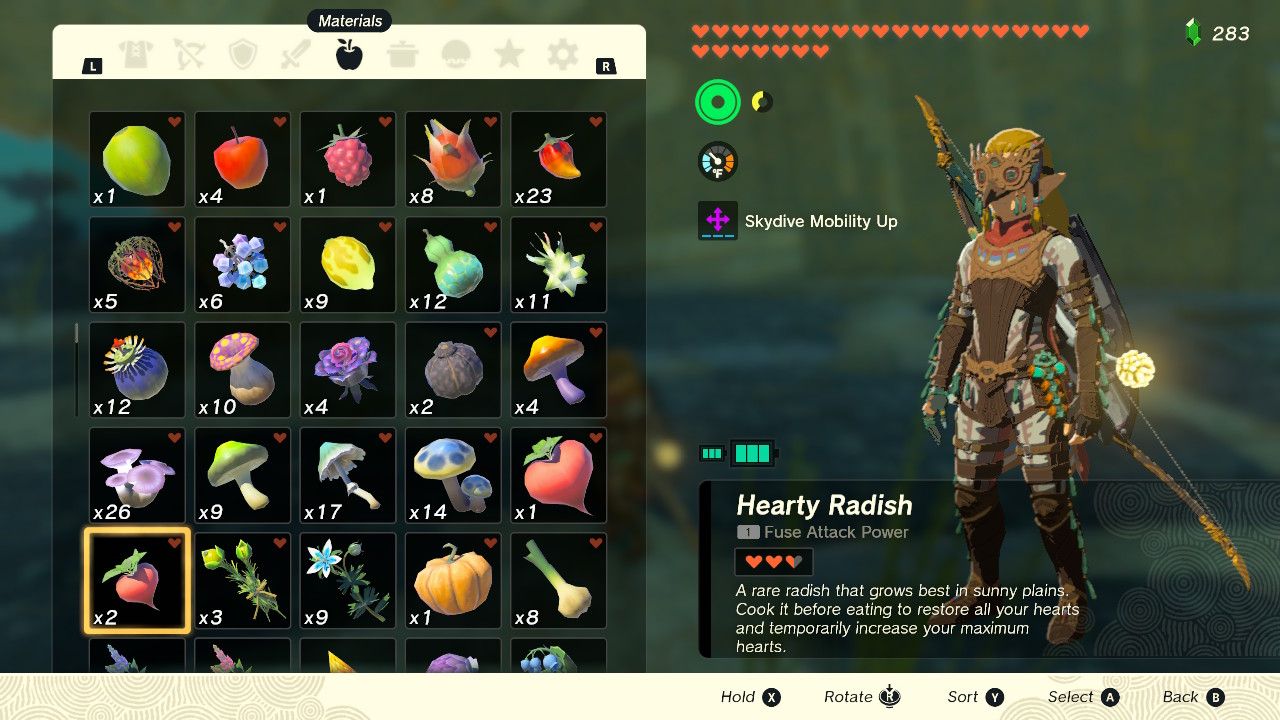Click the Rotate control in the bottom bar
Screen dimensions: 1280x720
click(x=860, y=697)
